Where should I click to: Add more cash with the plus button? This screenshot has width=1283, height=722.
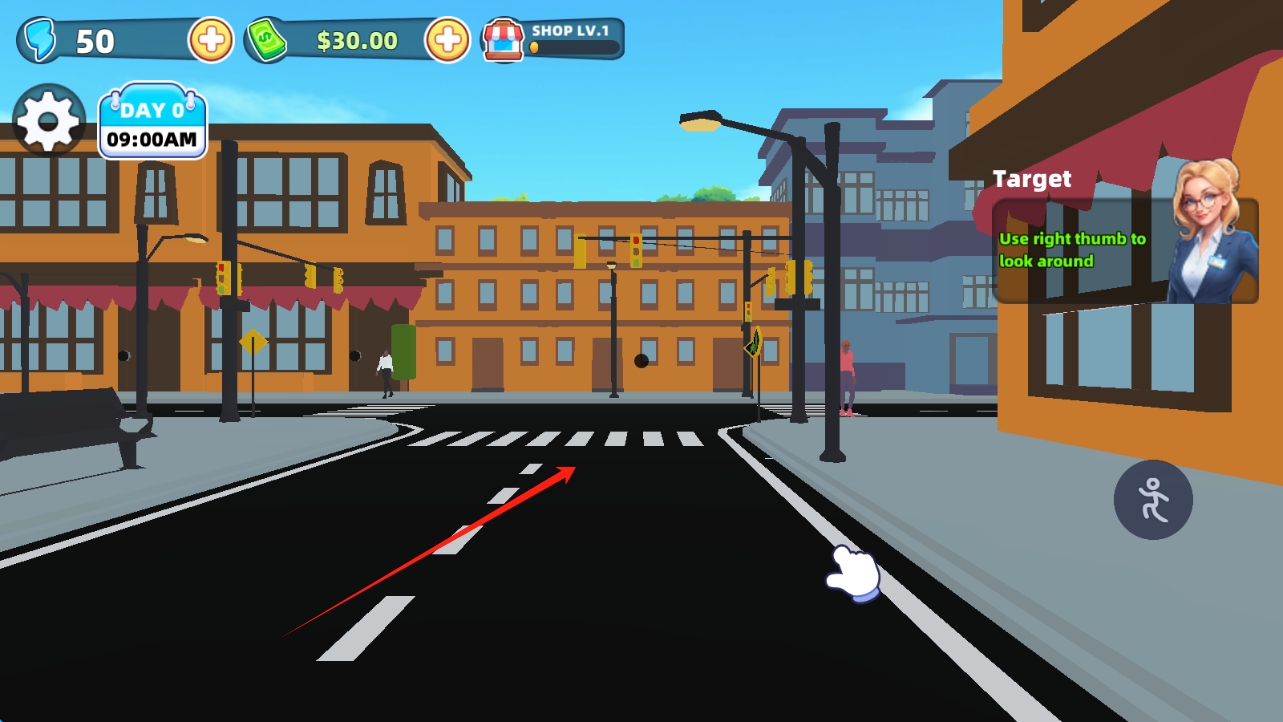(447, 40)
